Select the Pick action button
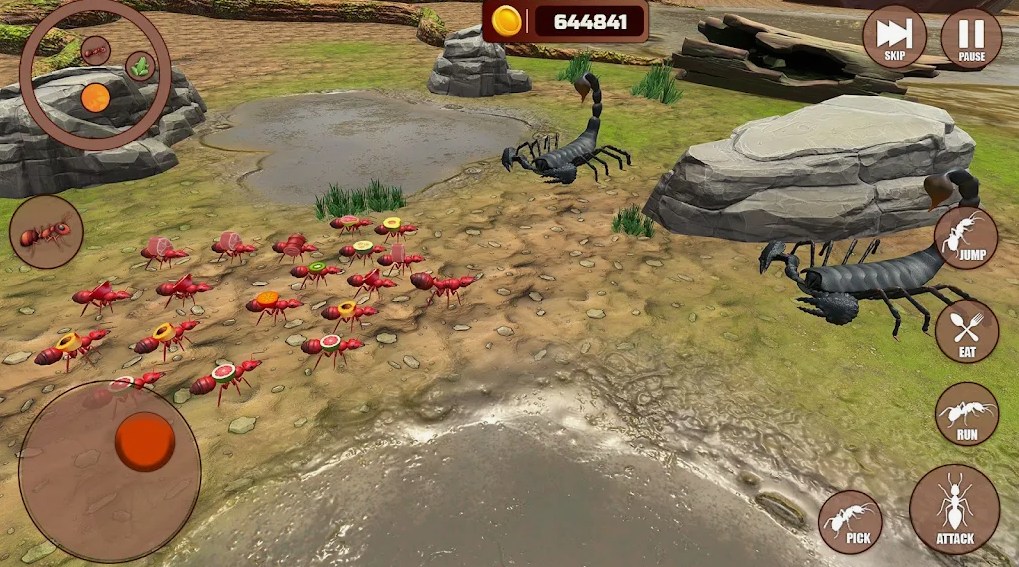 click(850, 521)
